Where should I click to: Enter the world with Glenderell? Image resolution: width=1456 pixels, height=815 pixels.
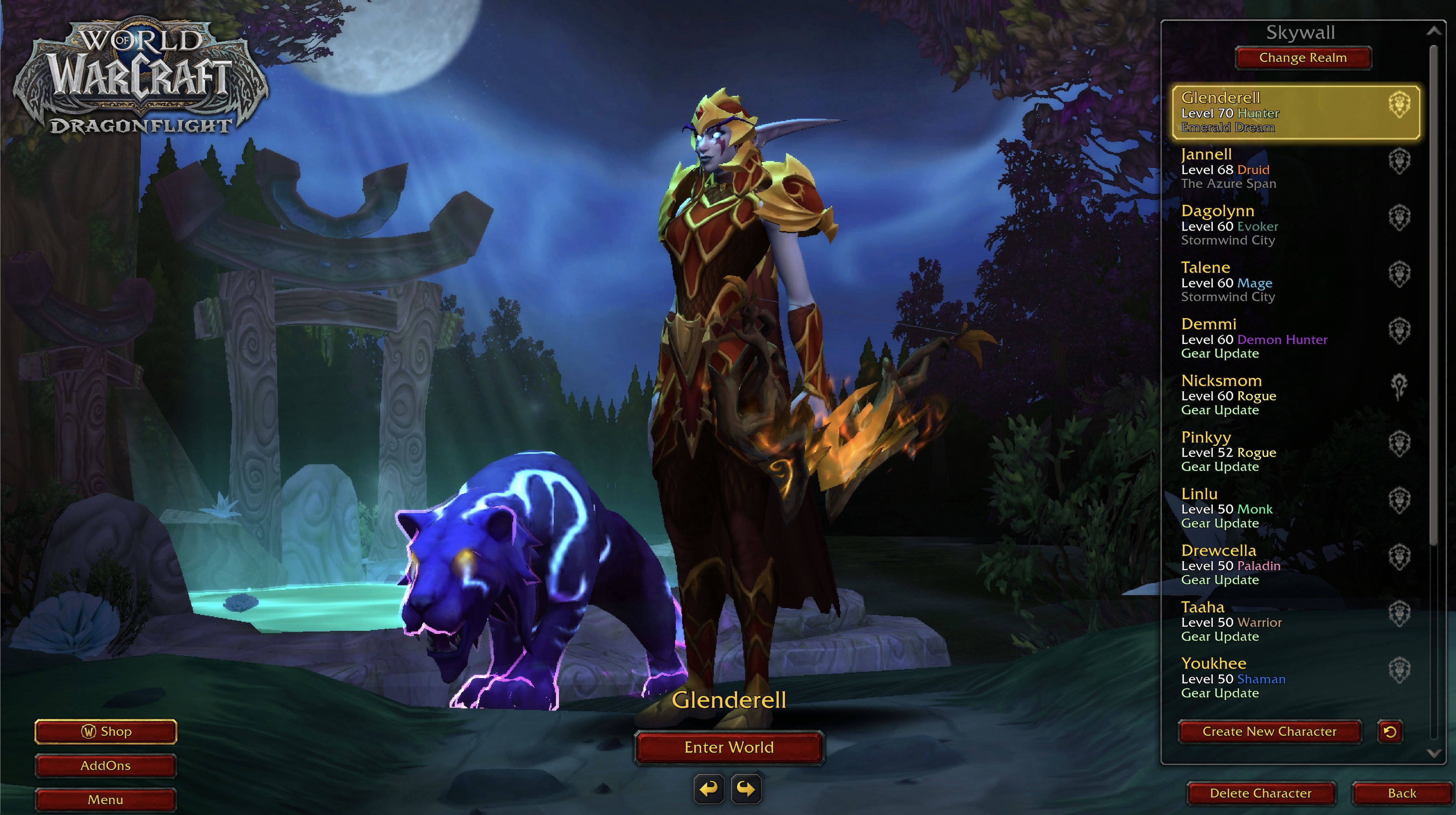pyautogui.click(x=729, y=747)
